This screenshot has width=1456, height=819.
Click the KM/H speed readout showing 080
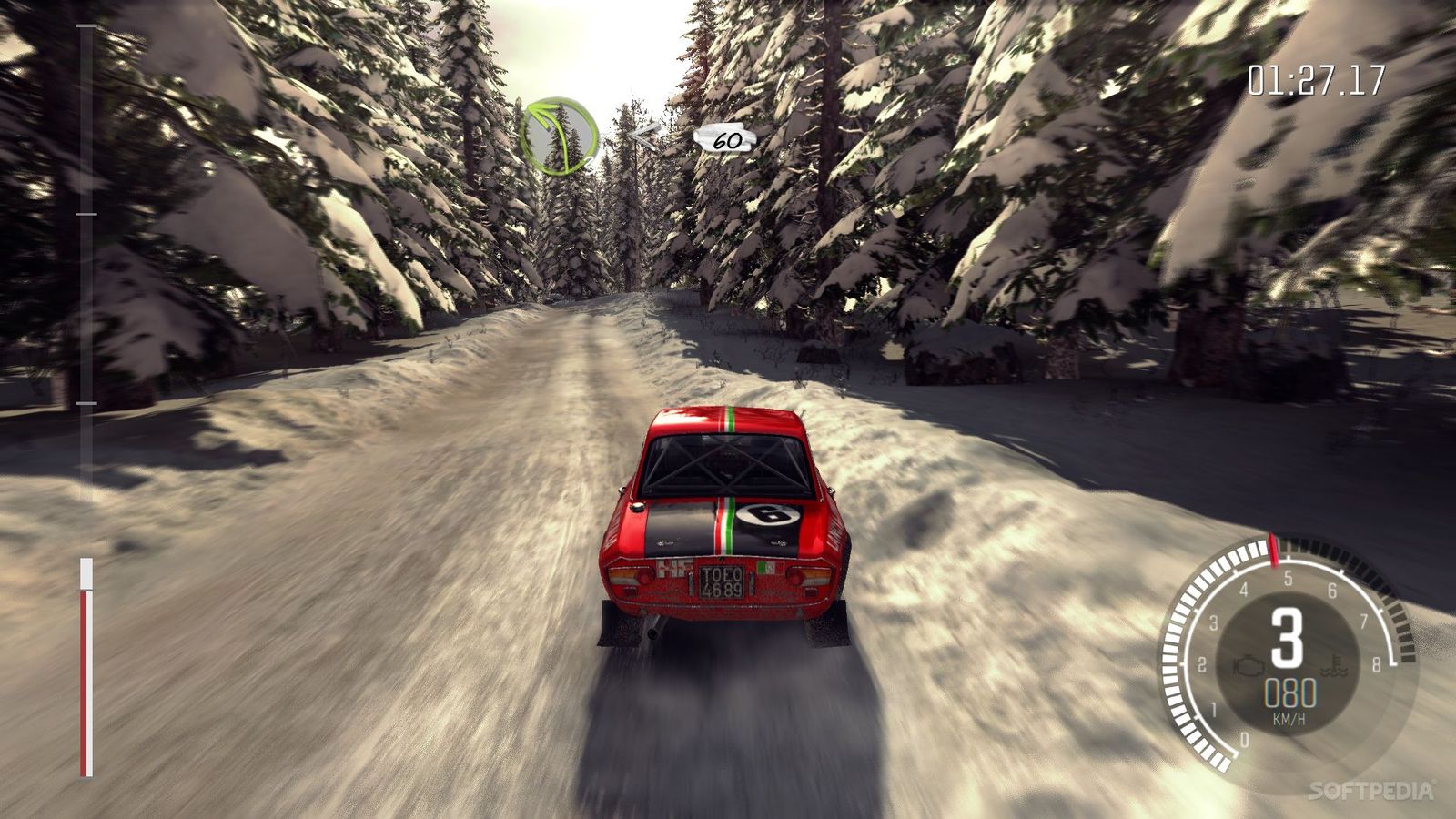[x=1291, y=693]
